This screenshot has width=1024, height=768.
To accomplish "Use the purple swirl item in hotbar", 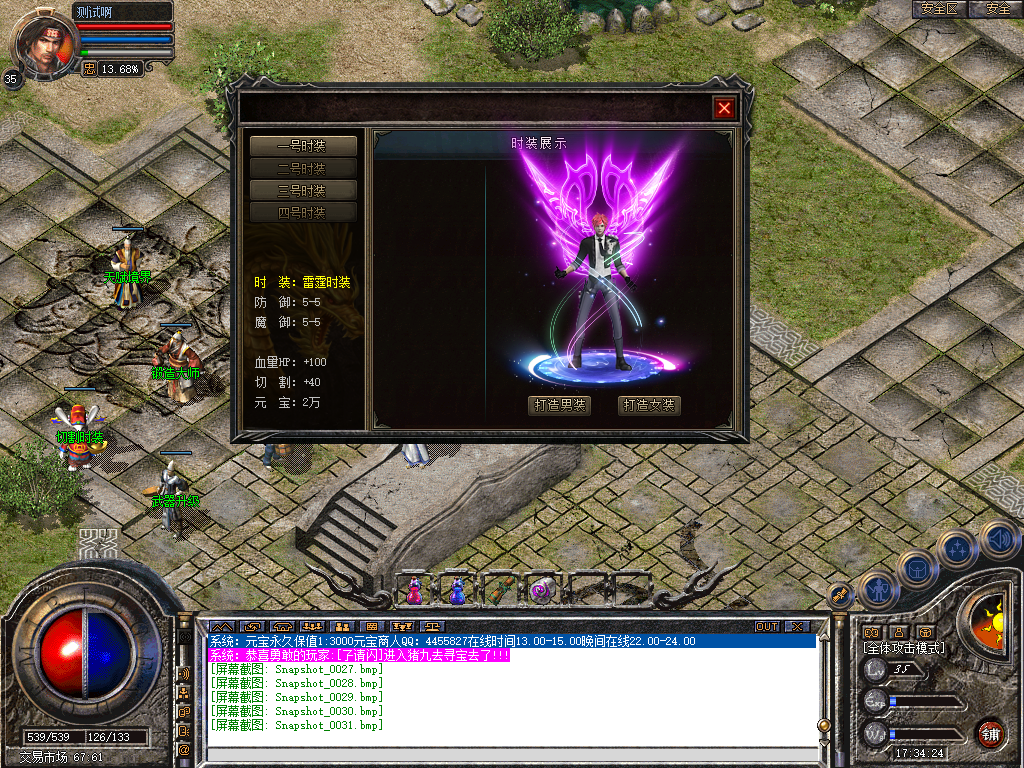I will point(542,590).
